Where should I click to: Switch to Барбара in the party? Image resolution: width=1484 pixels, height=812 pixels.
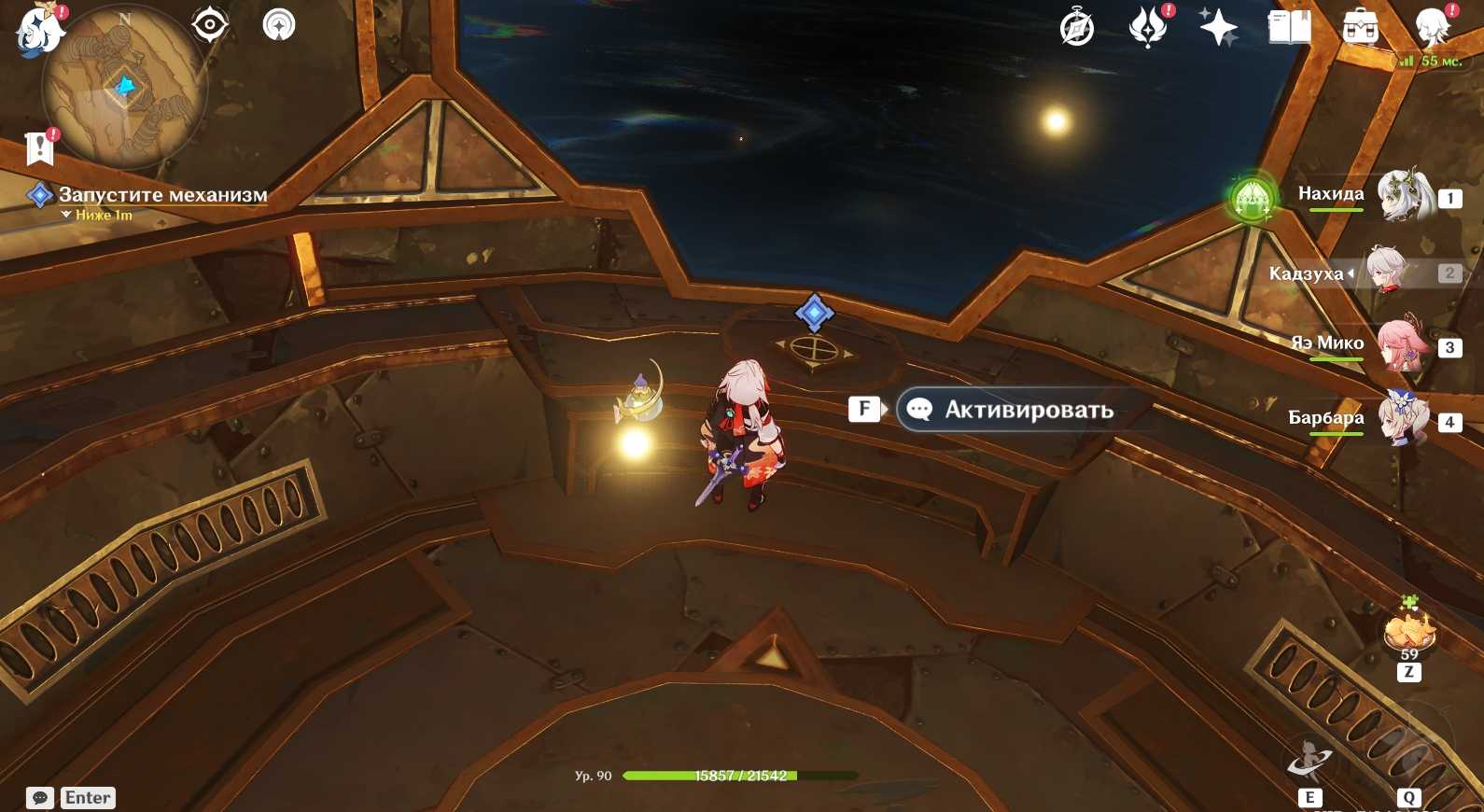(1405, 420)
